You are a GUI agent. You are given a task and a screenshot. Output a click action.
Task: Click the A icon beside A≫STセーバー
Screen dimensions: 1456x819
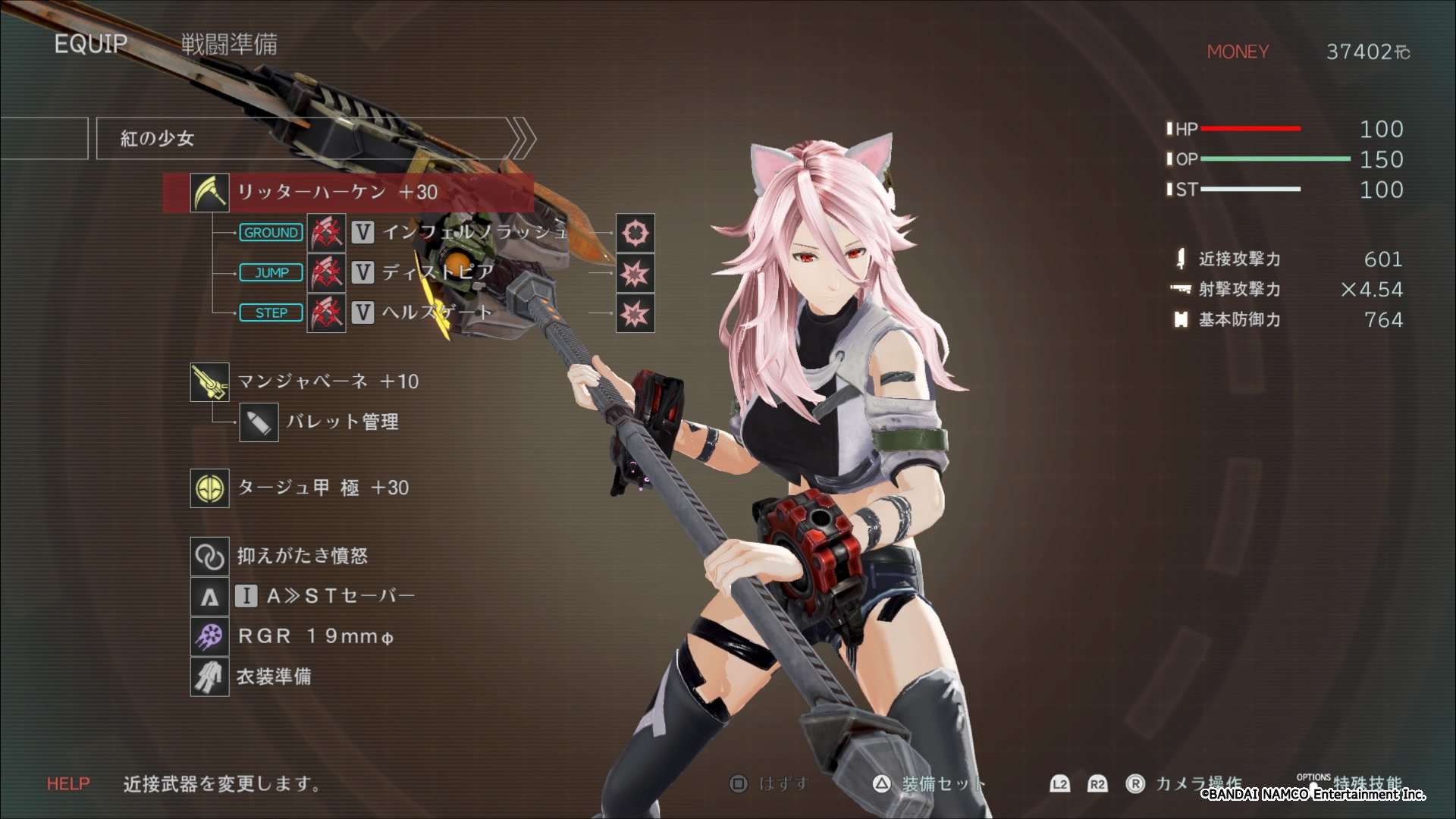tap(209, 597)
